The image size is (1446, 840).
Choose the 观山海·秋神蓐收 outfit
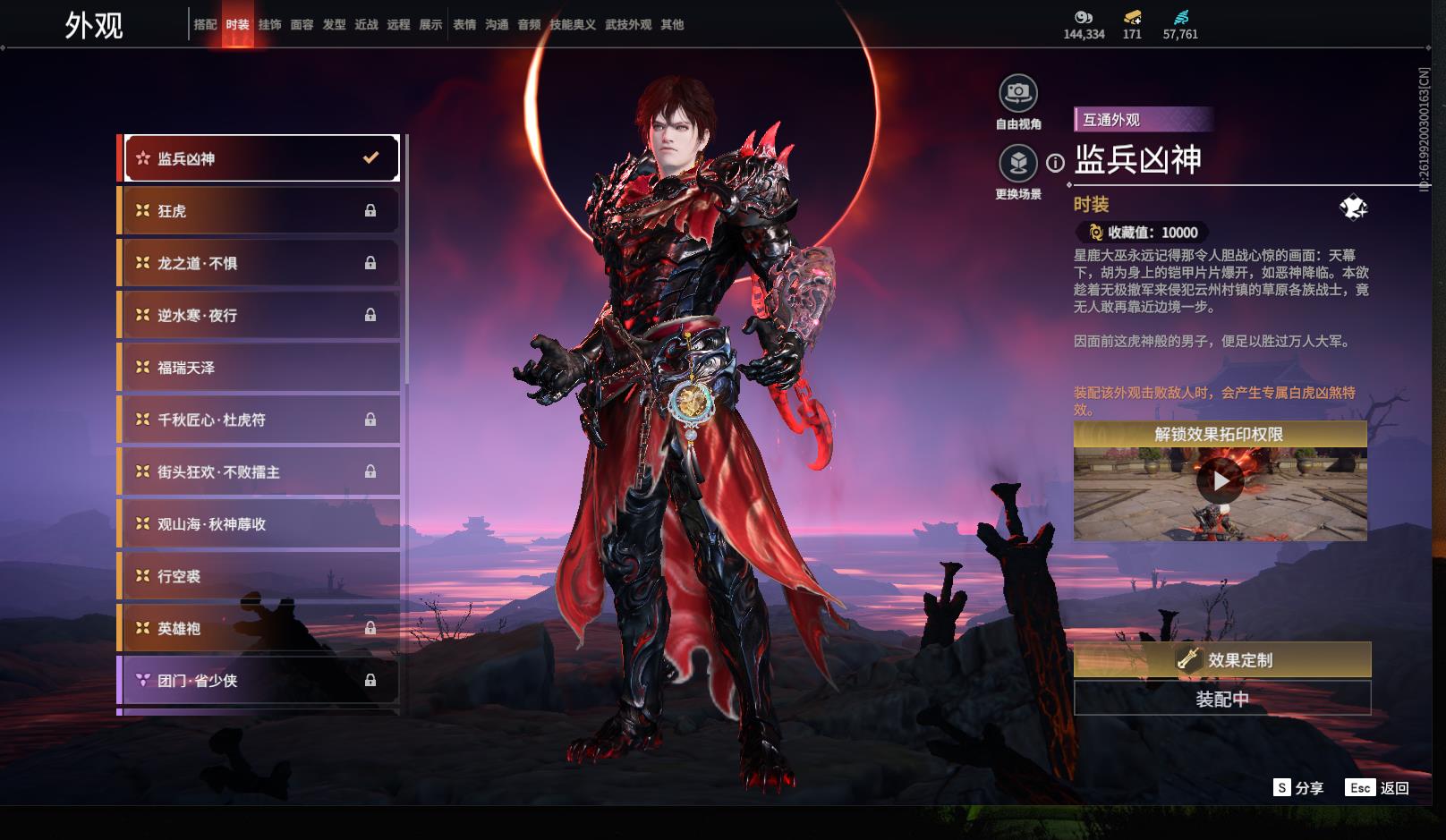point(259,524)
